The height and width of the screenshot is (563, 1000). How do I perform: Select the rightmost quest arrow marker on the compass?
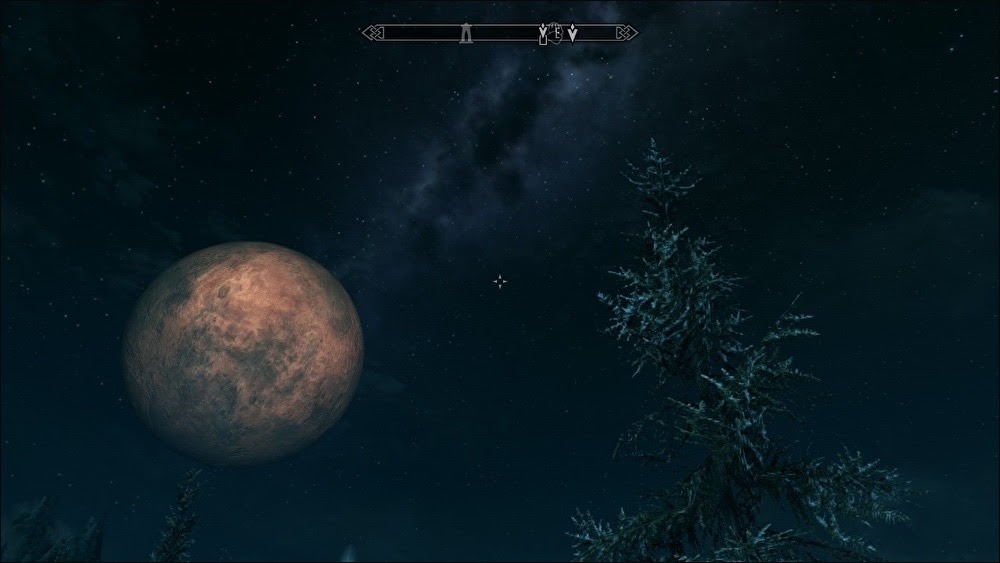click(x=572, y=34)
